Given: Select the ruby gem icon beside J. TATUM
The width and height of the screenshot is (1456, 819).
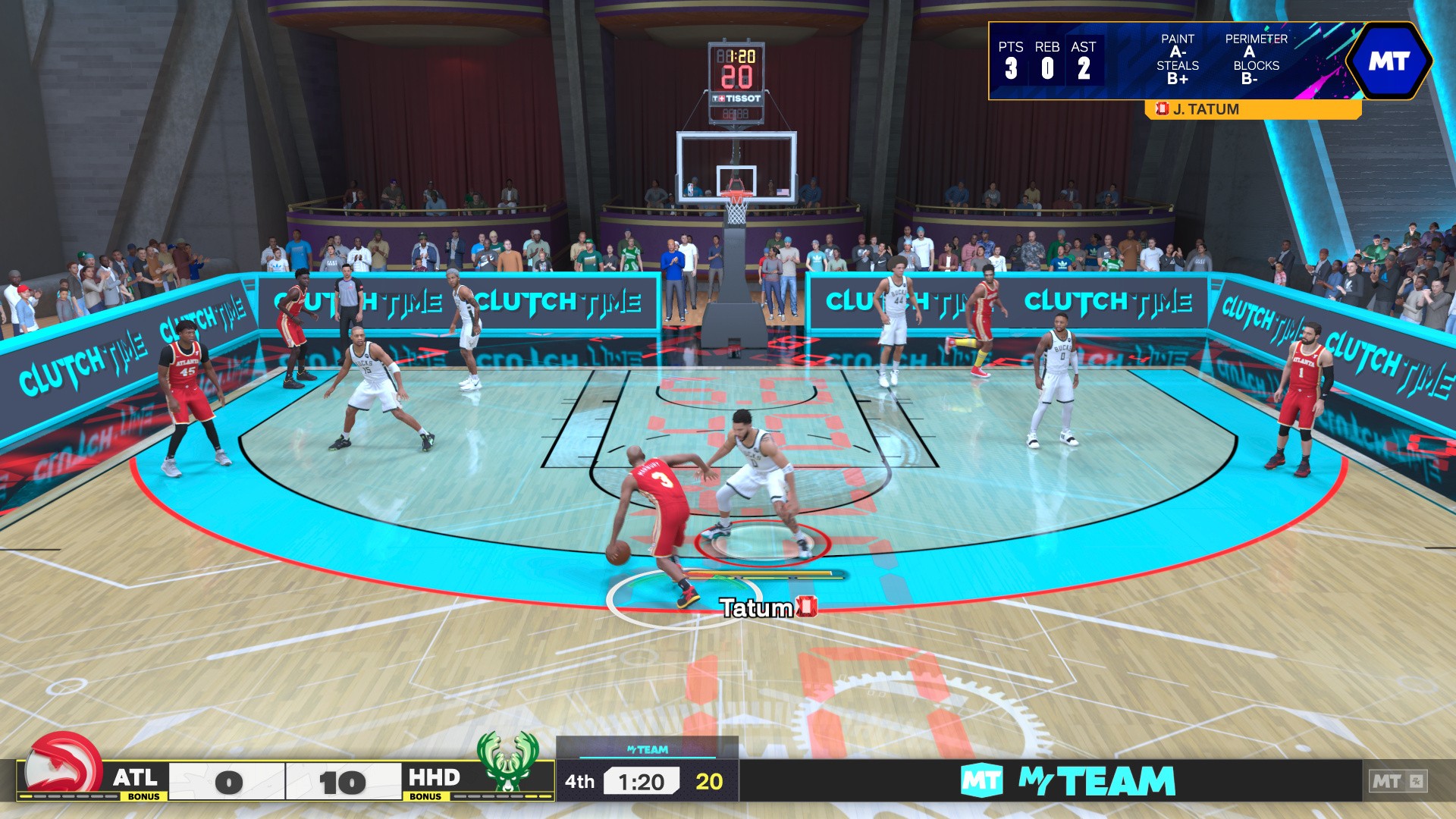Looking at the screenshot, I should [x=1163, y=109].
